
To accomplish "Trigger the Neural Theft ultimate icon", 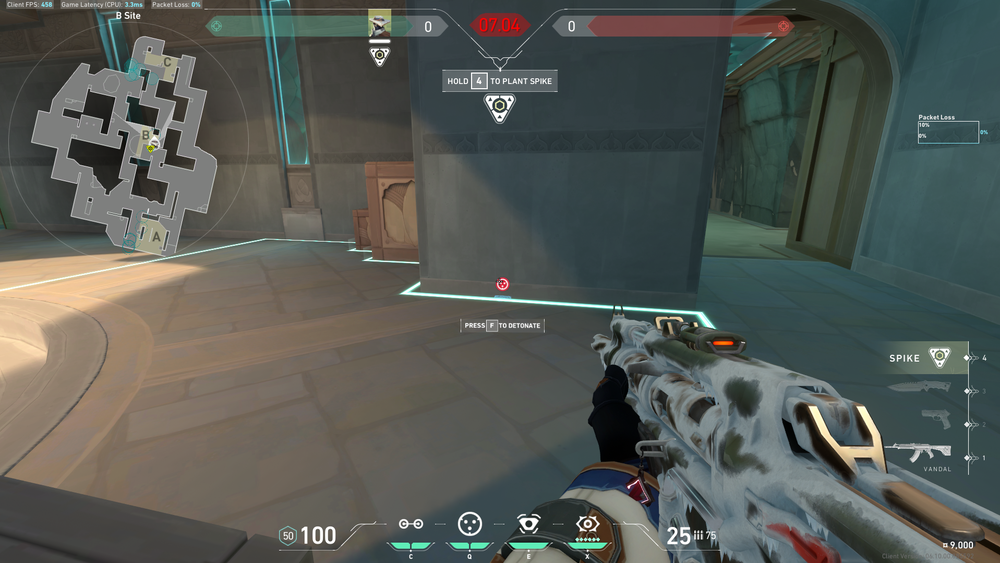I will (586, 523).
